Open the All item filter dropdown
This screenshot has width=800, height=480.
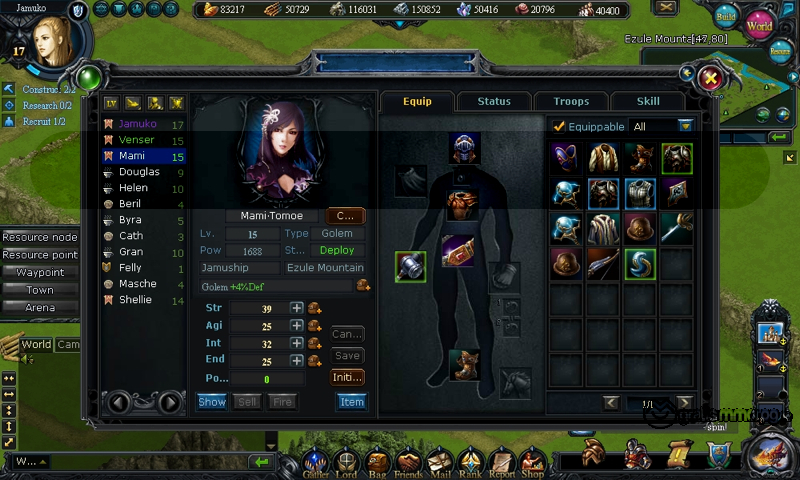tap(685, 127)
